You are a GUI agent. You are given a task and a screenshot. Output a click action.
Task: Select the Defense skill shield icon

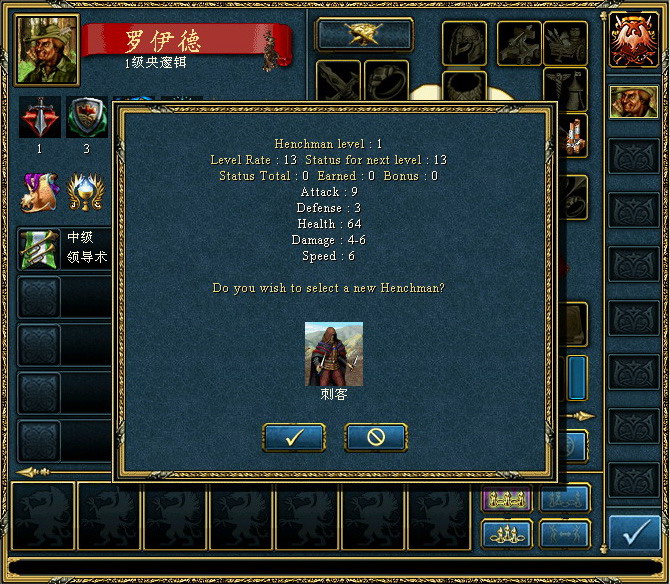(x=86, y=118)
